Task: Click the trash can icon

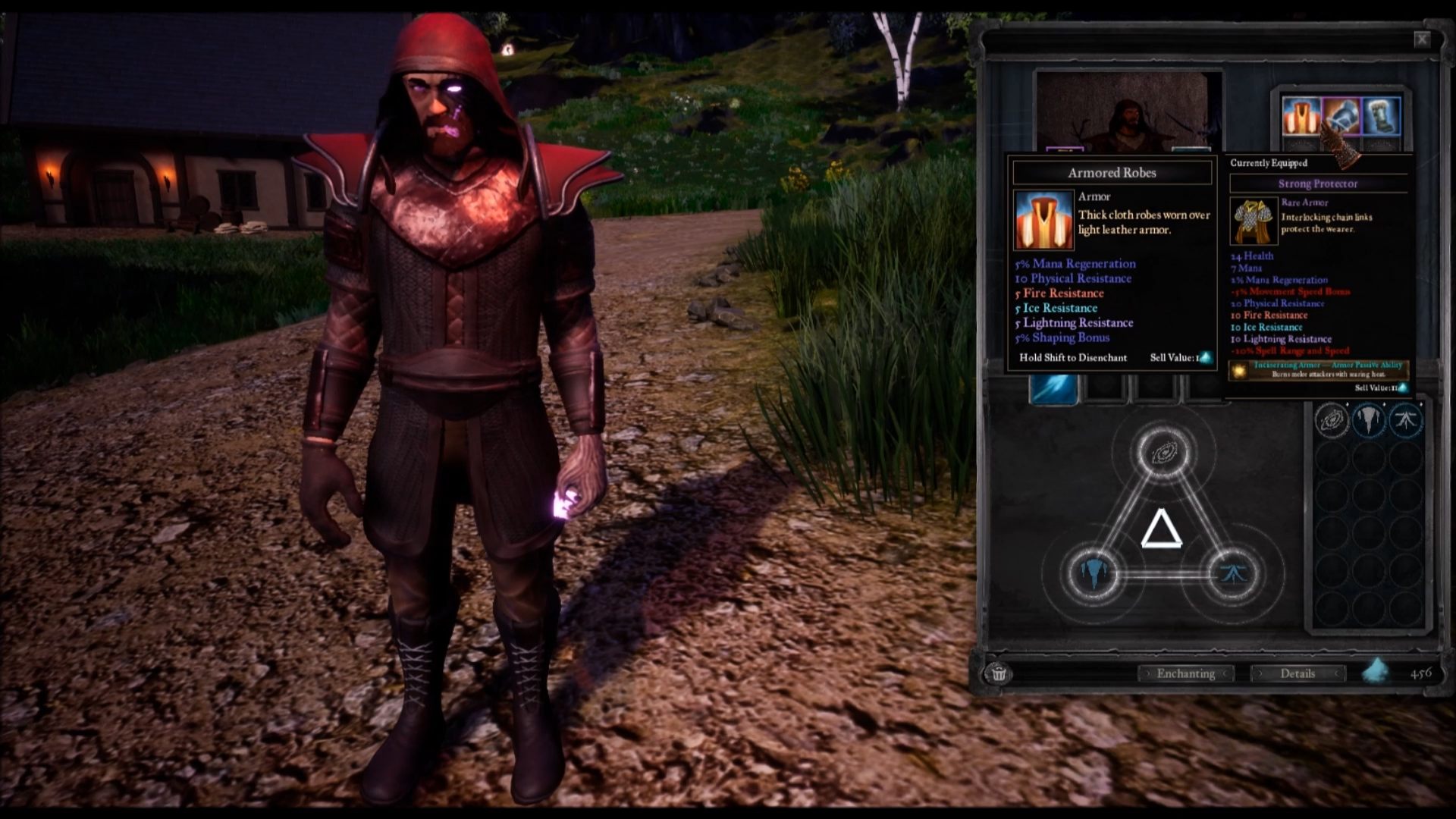Action: pyautogui.click(x=999, y=673)
